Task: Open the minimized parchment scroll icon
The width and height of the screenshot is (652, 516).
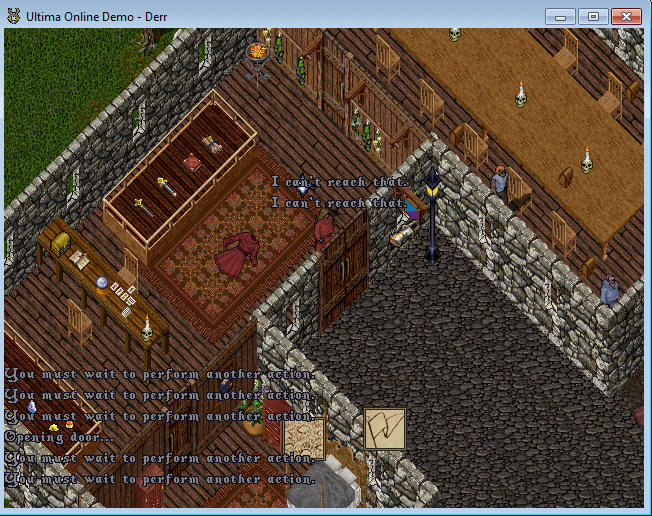Action: tap(304, 438)
